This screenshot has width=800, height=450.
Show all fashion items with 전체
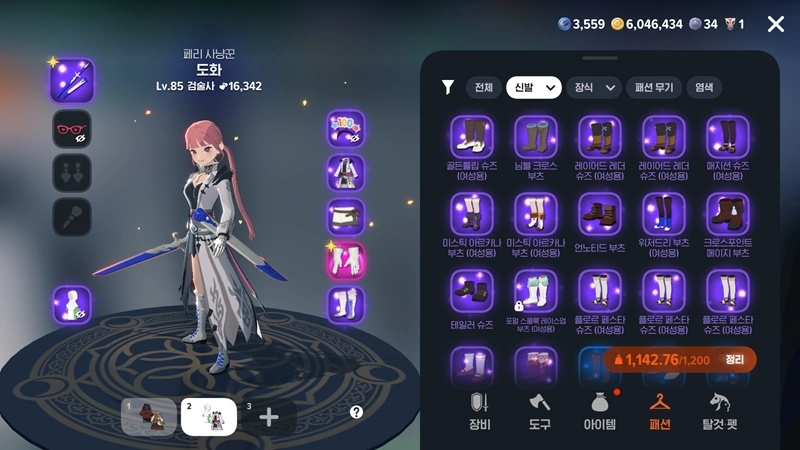pyautogui.click(x=484, y=88)
